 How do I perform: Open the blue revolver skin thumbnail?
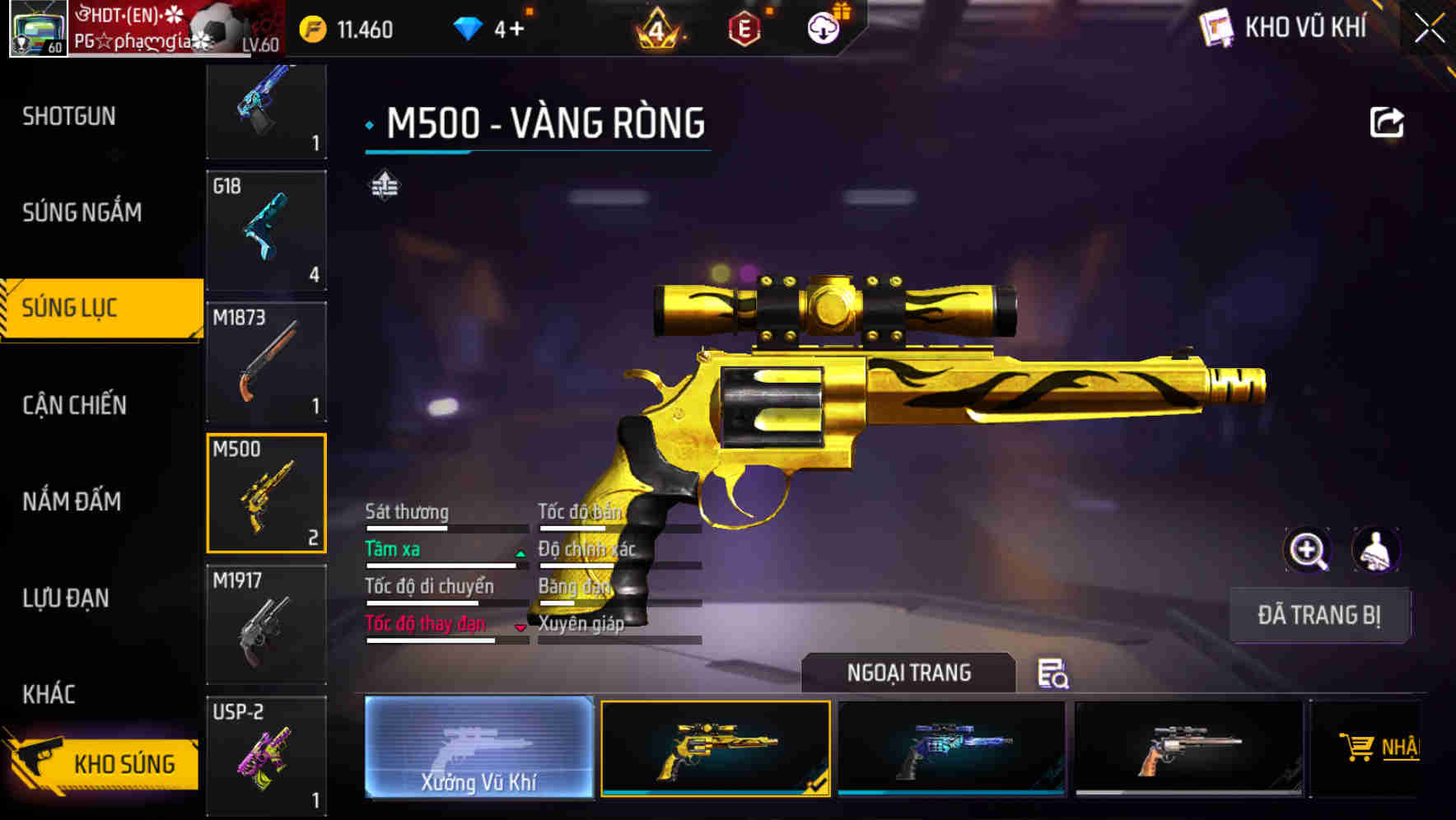click(x=951, y=748)
